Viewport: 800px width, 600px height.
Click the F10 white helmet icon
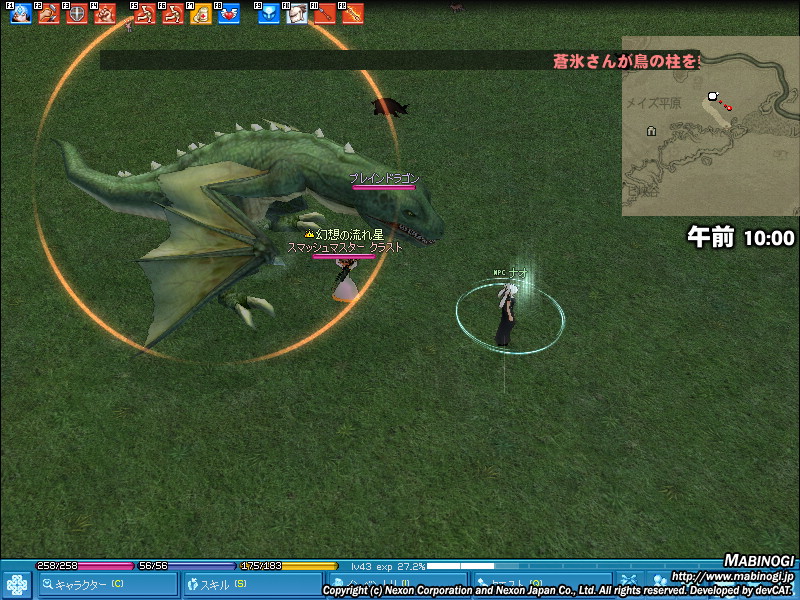tap(297, 14)
